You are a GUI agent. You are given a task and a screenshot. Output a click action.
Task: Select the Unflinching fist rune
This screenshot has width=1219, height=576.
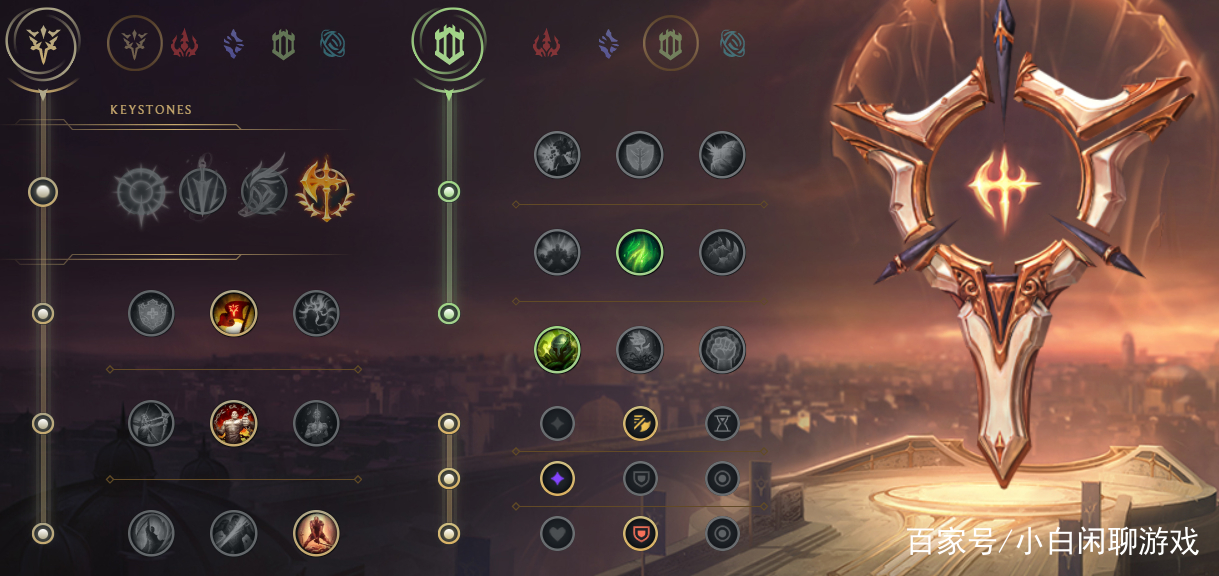click(722, 350)
